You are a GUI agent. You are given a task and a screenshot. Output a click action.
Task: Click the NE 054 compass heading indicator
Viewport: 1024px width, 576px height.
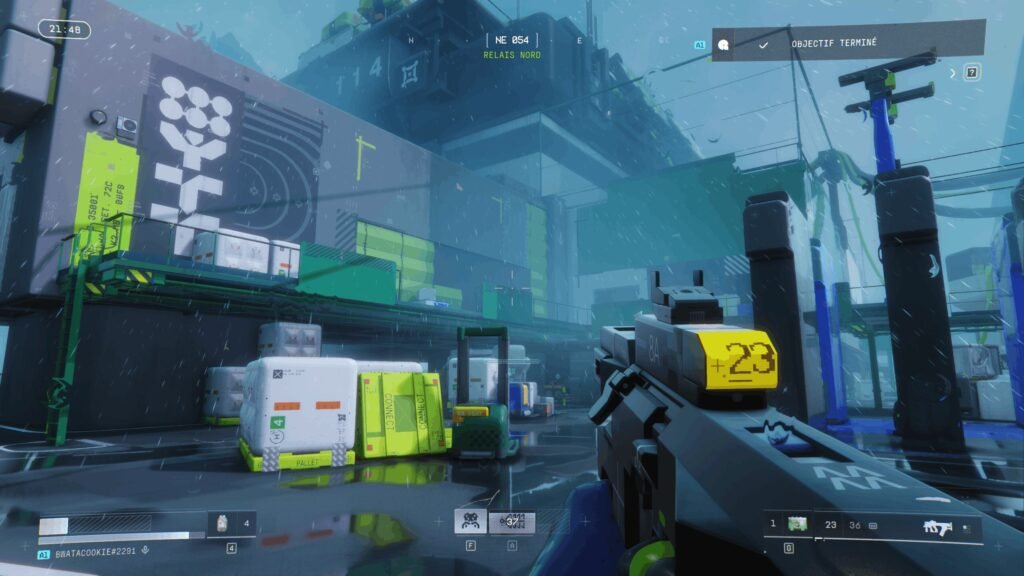(511, 39)
